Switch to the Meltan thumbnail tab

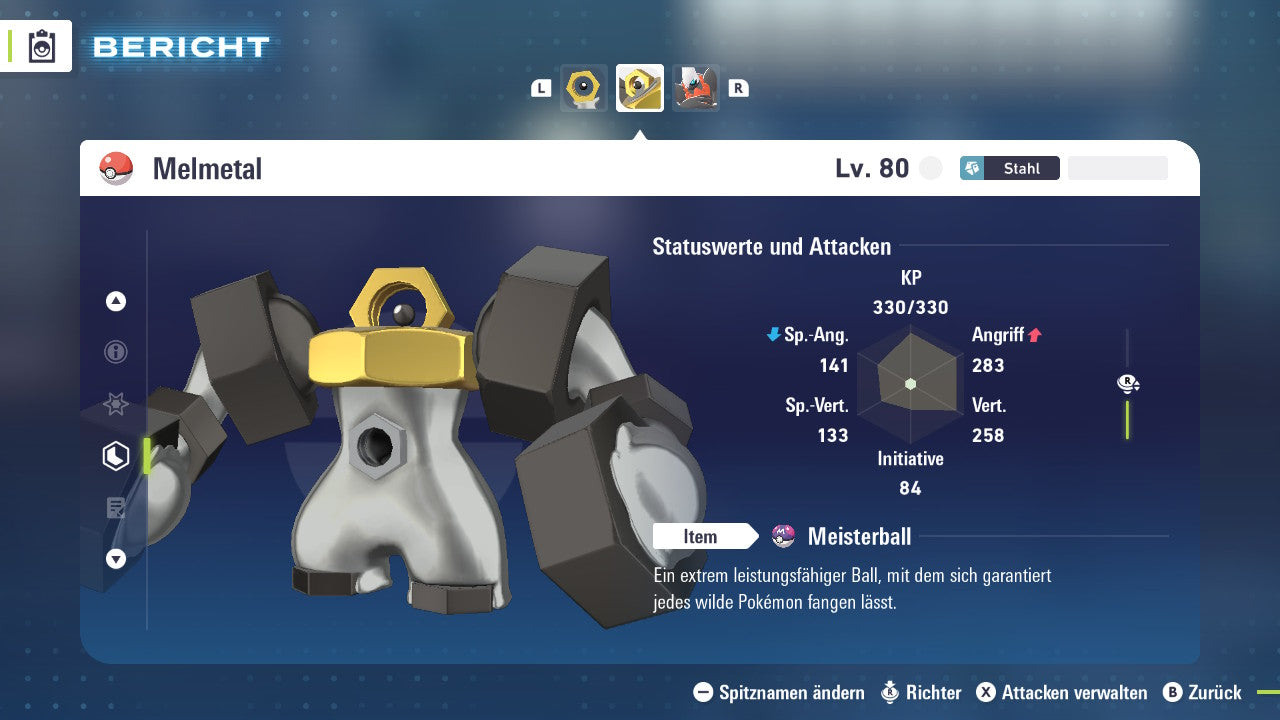pyautogui.click(x=583, y=87)
